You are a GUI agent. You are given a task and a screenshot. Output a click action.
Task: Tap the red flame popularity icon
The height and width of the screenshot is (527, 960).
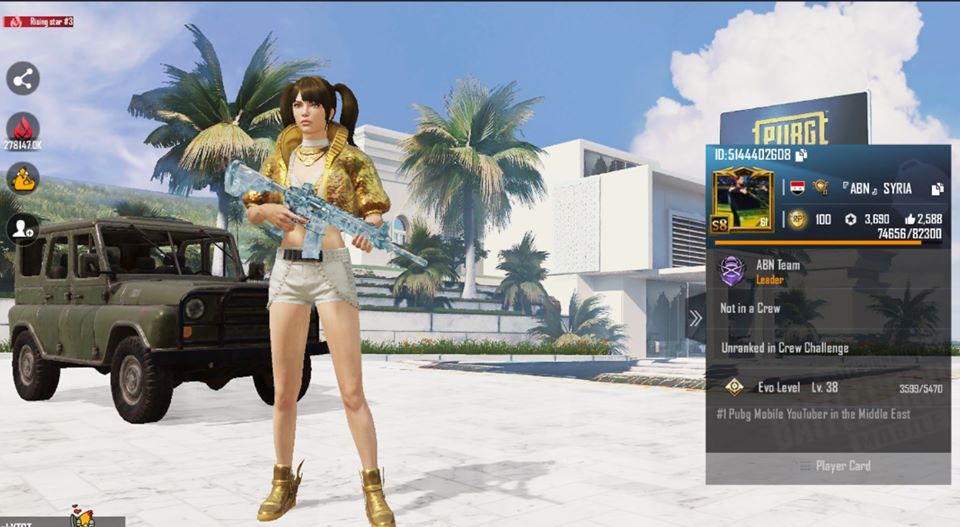(22, 127)
